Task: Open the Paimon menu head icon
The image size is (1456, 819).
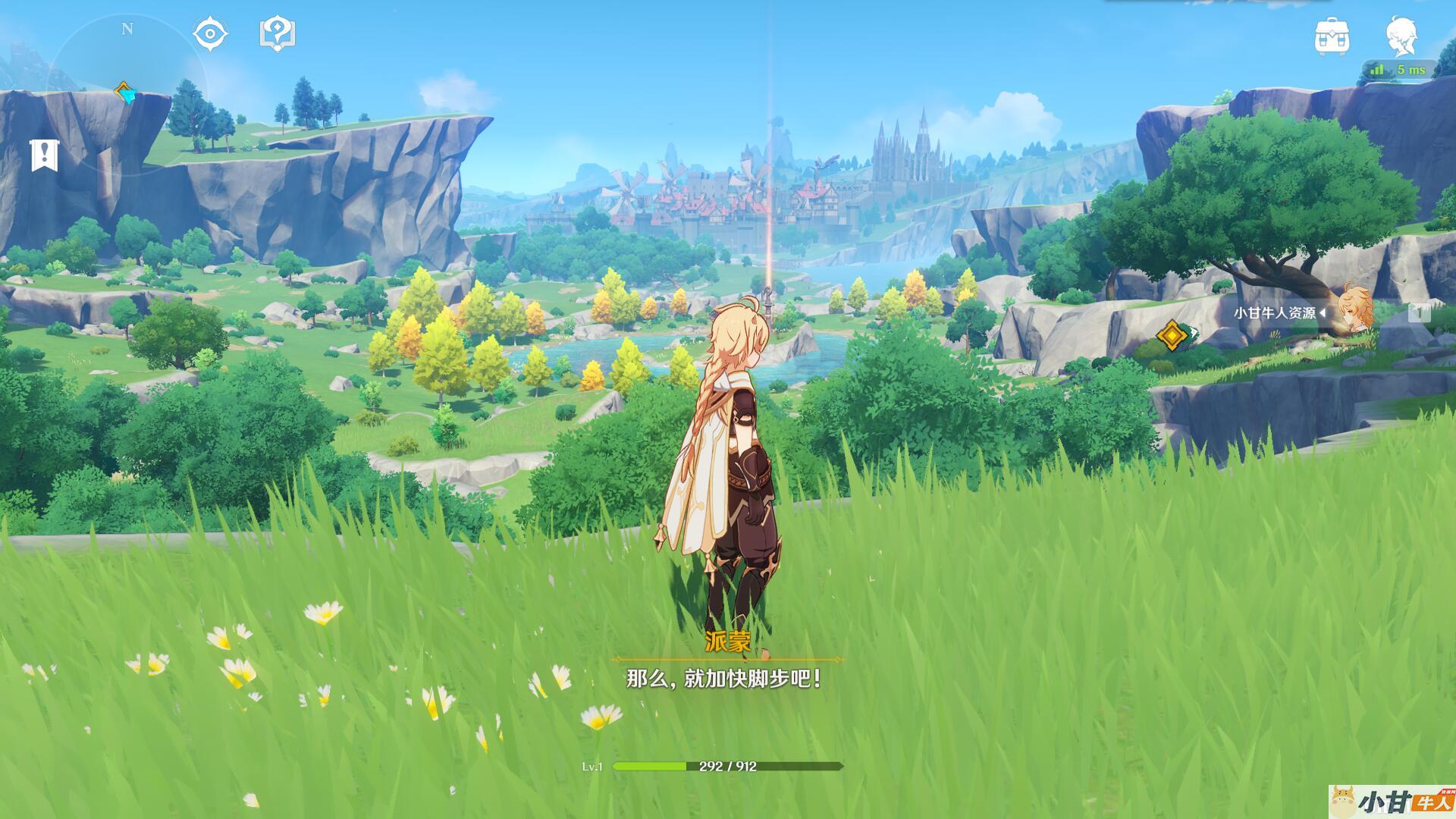Action: click(x=1401, y=36)
